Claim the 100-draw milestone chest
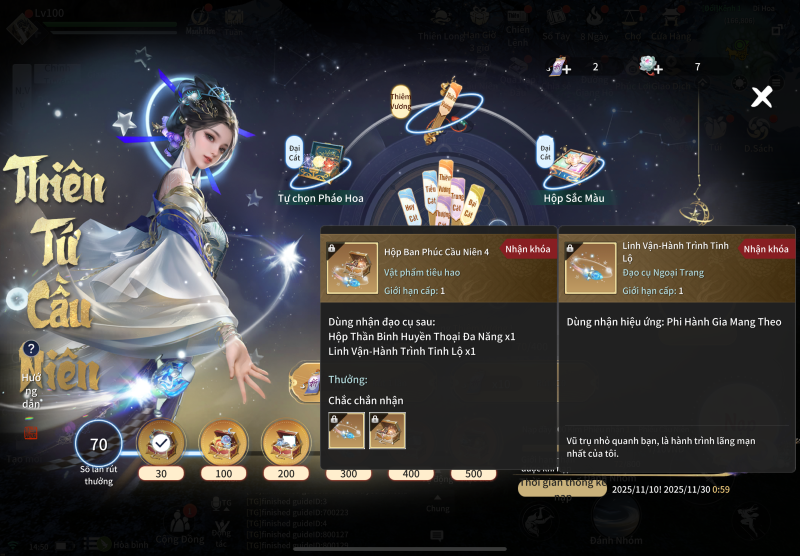Image resolution: width=800 pixels, height=556 pixels. [223, 442]
